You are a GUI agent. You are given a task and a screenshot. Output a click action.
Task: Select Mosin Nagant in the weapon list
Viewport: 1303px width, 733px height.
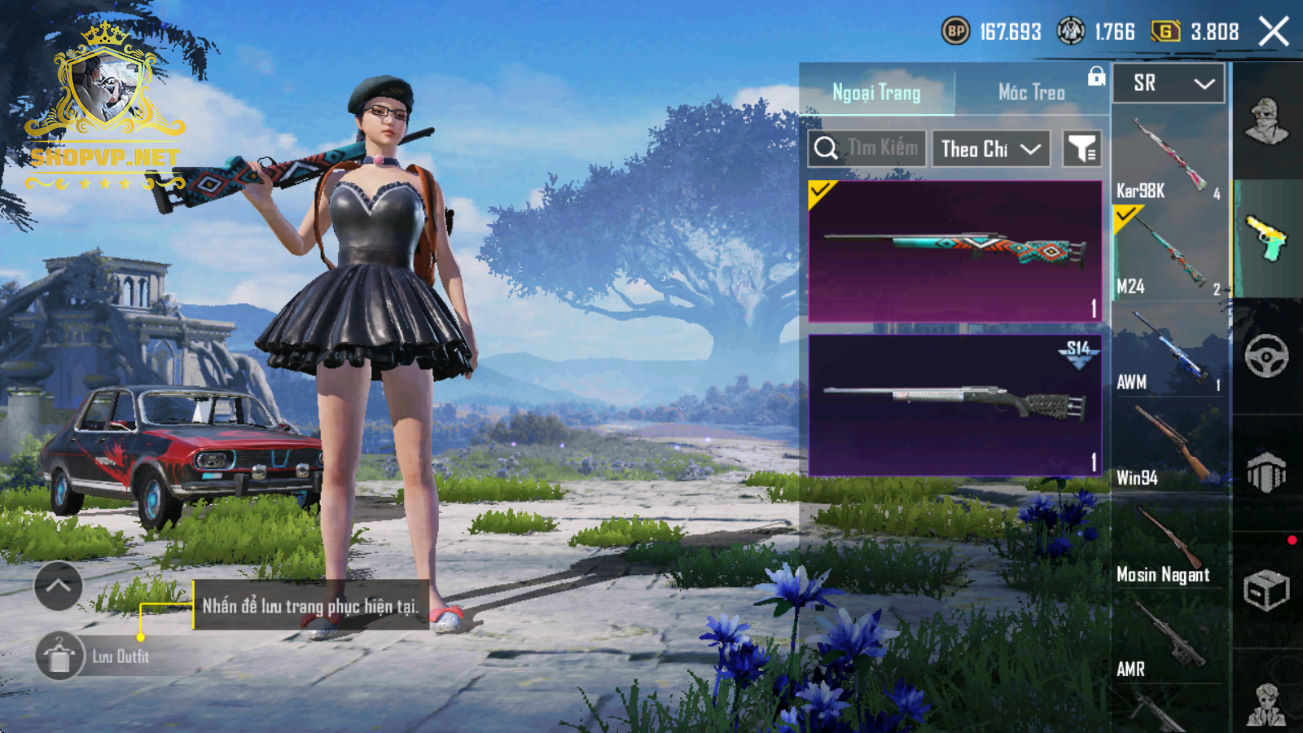pyautogui.click(x=1168, y=541)
